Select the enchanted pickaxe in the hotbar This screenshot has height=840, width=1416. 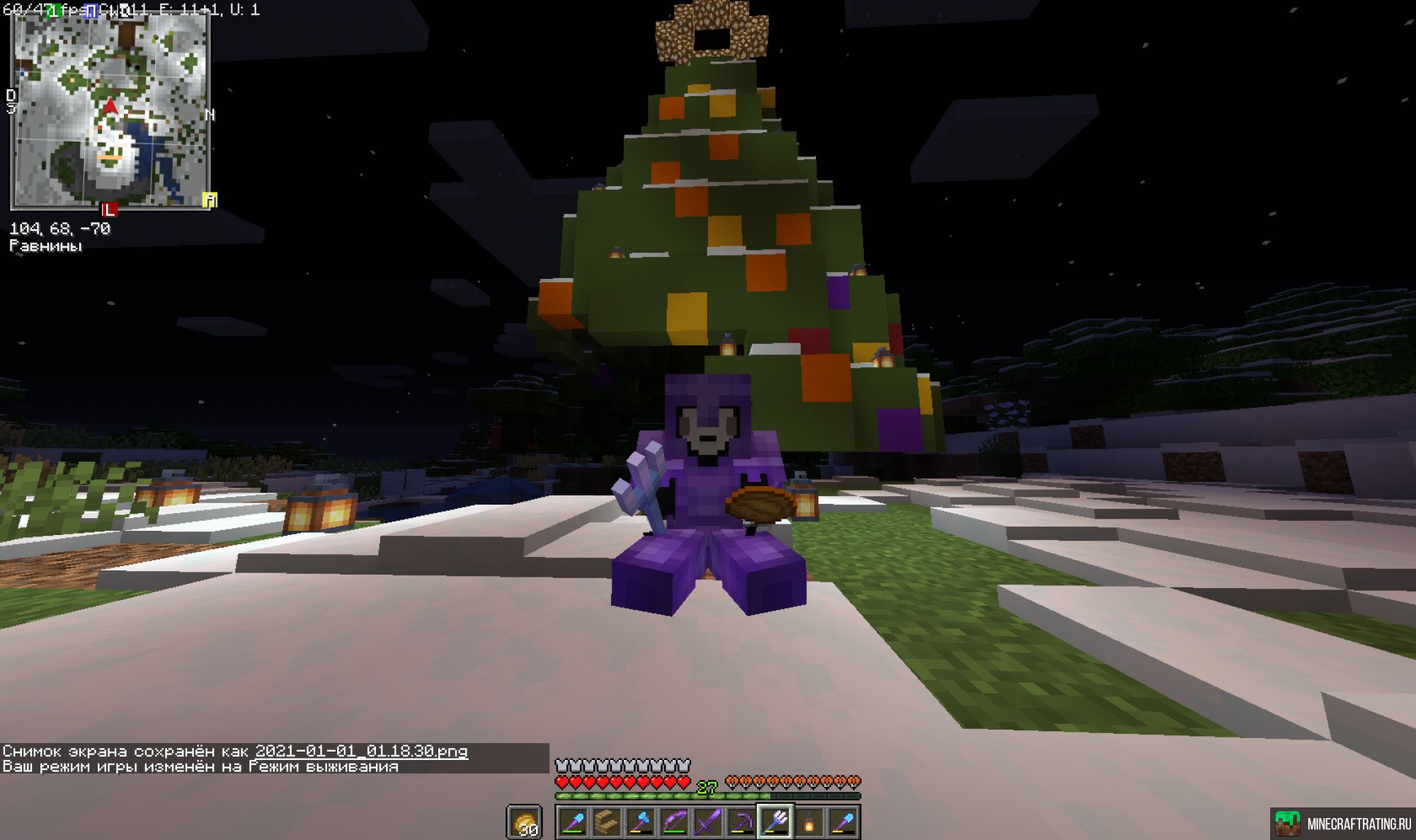[x=741, y=821]
